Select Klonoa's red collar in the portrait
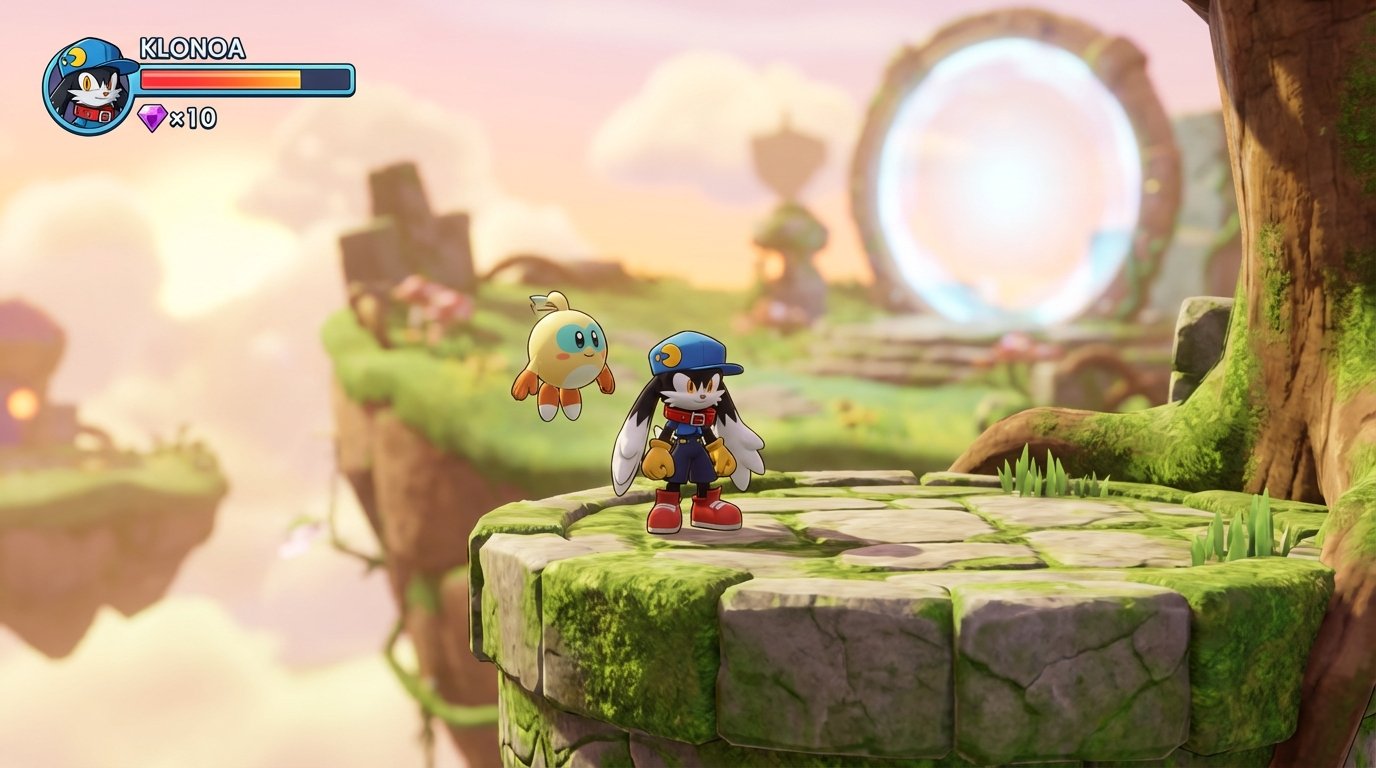 93,114
